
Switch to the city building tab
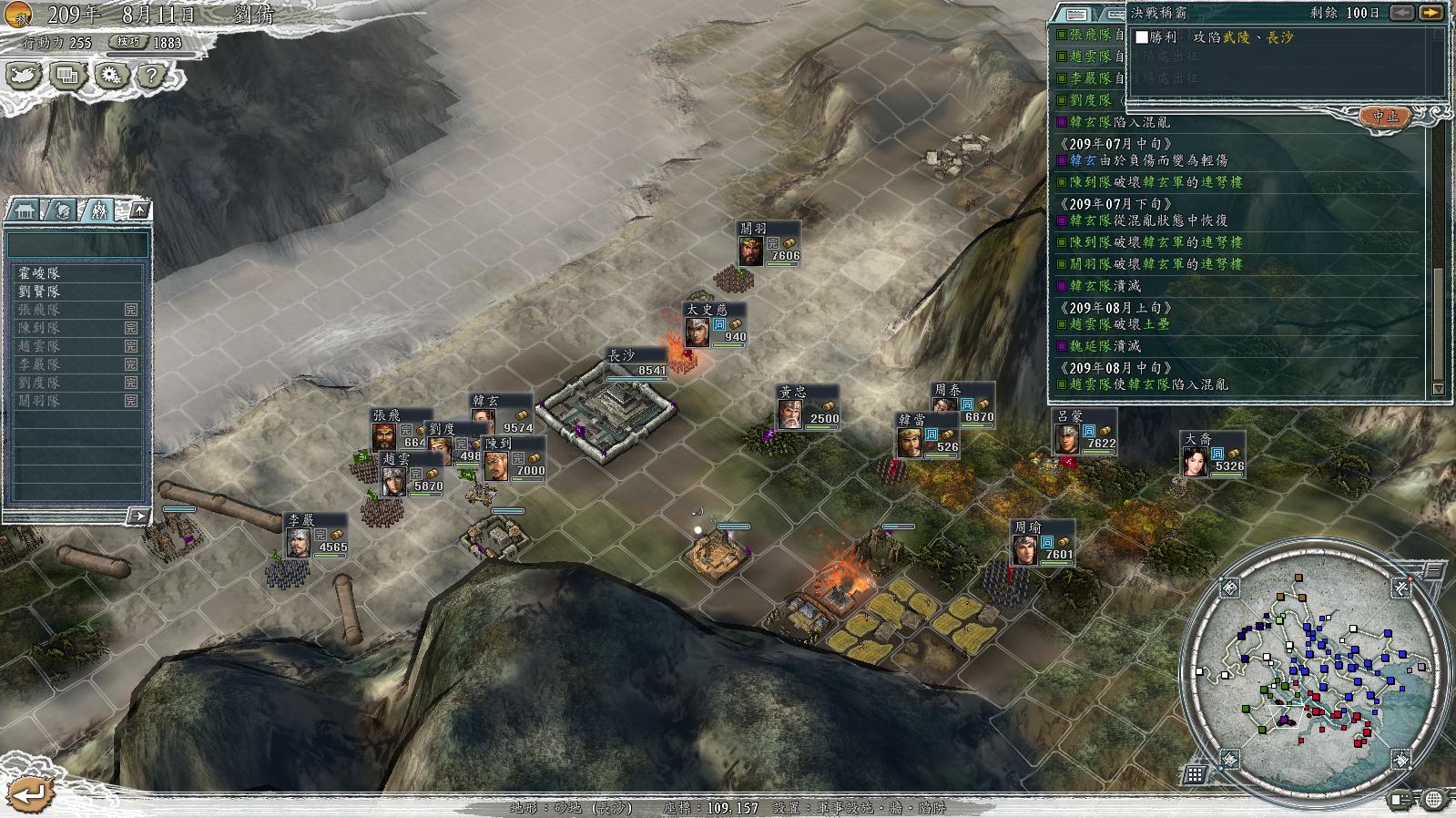pyautogui.click(x=23, y=210)
